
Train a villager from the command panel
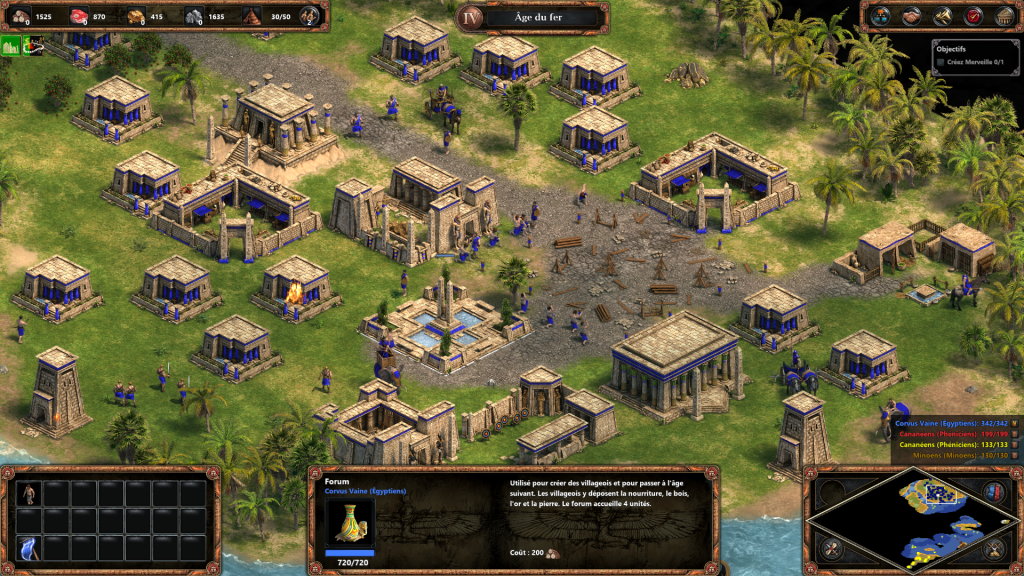(29, 492)
